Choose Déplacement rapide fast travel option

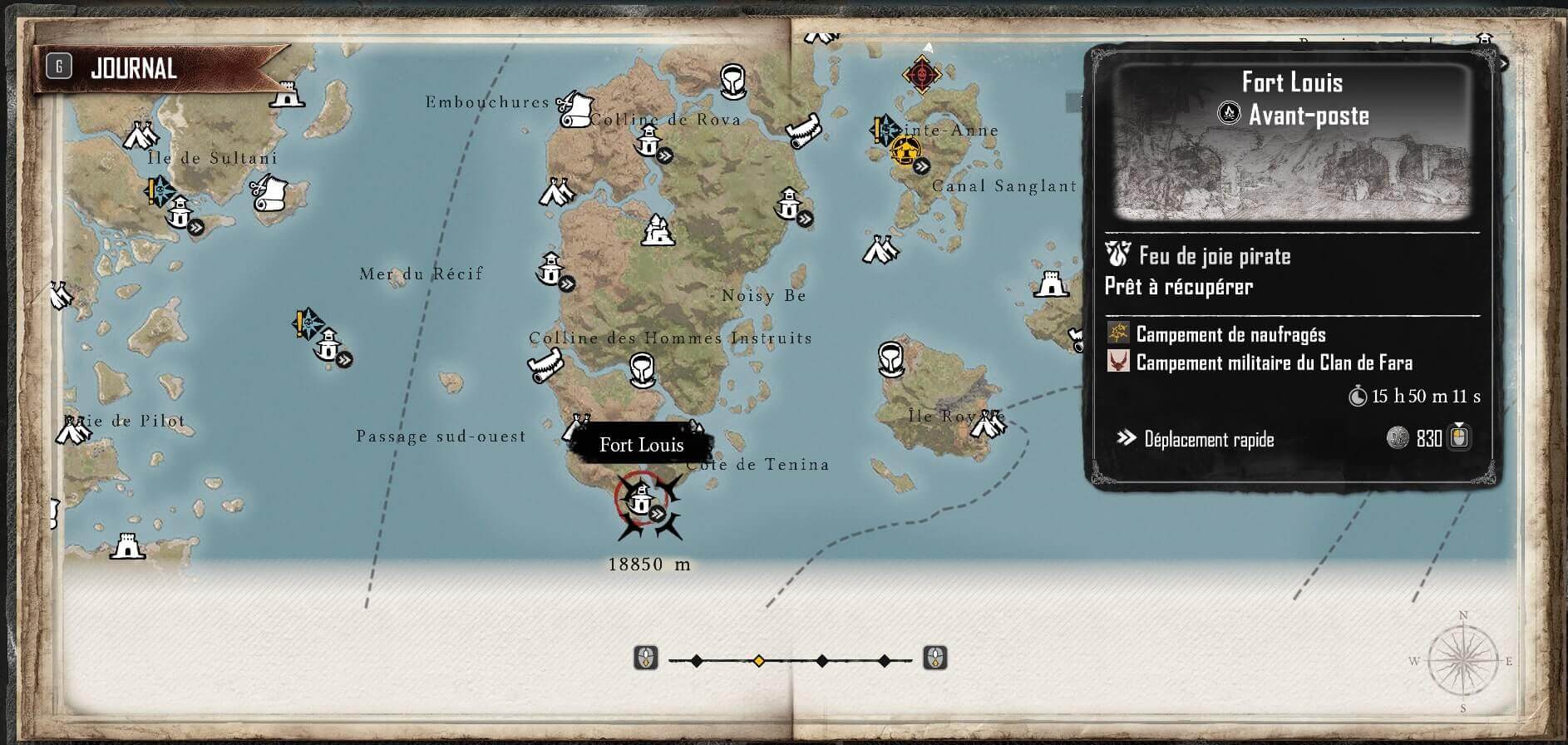(x=1208, y=439)
